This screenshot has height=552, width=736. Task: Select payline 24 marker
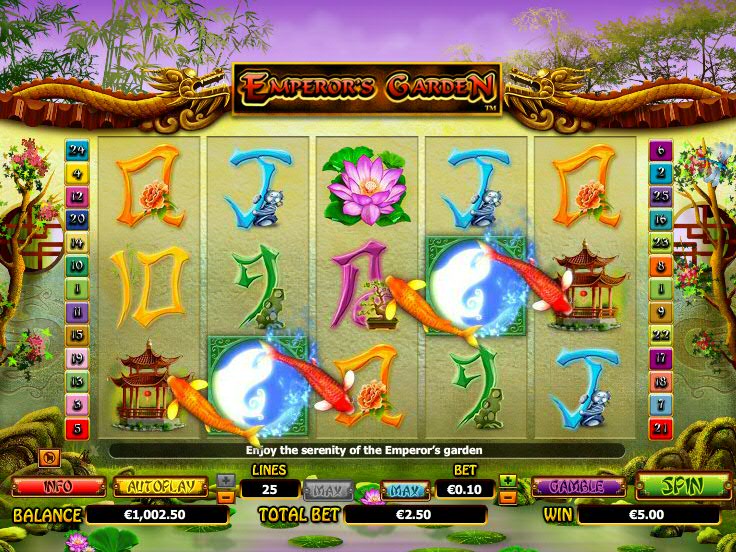[77, 151]
